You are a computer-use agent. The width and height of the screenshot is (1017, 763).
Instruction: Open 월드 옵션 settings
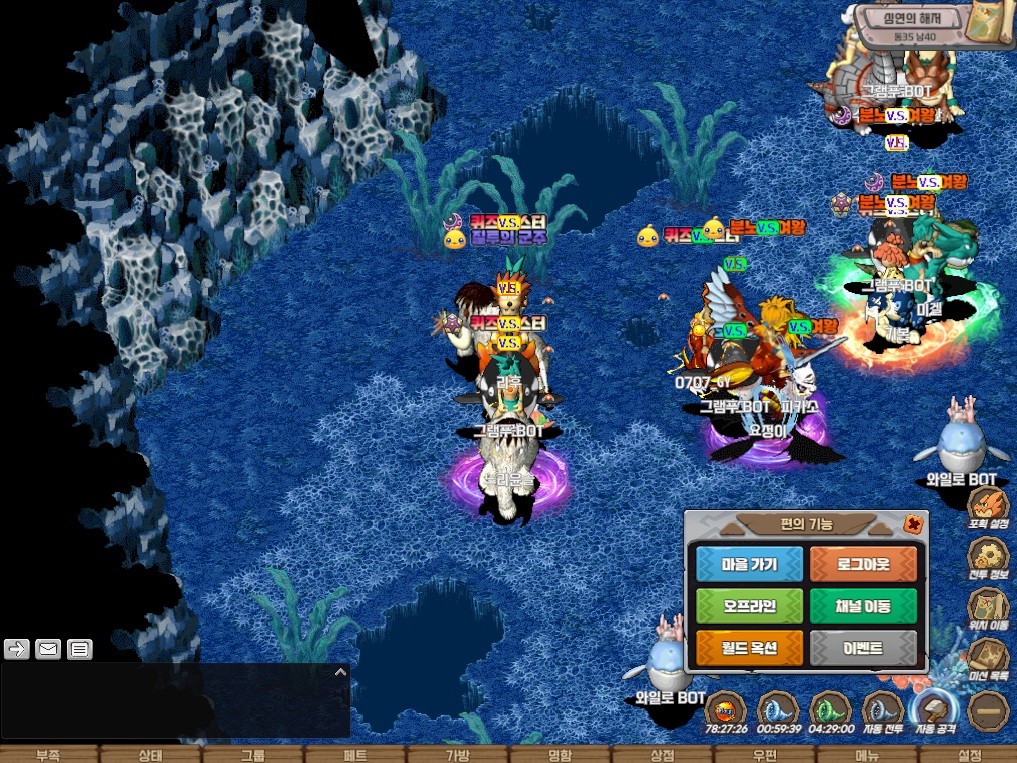pyautogui.click(x=749, y=648)
